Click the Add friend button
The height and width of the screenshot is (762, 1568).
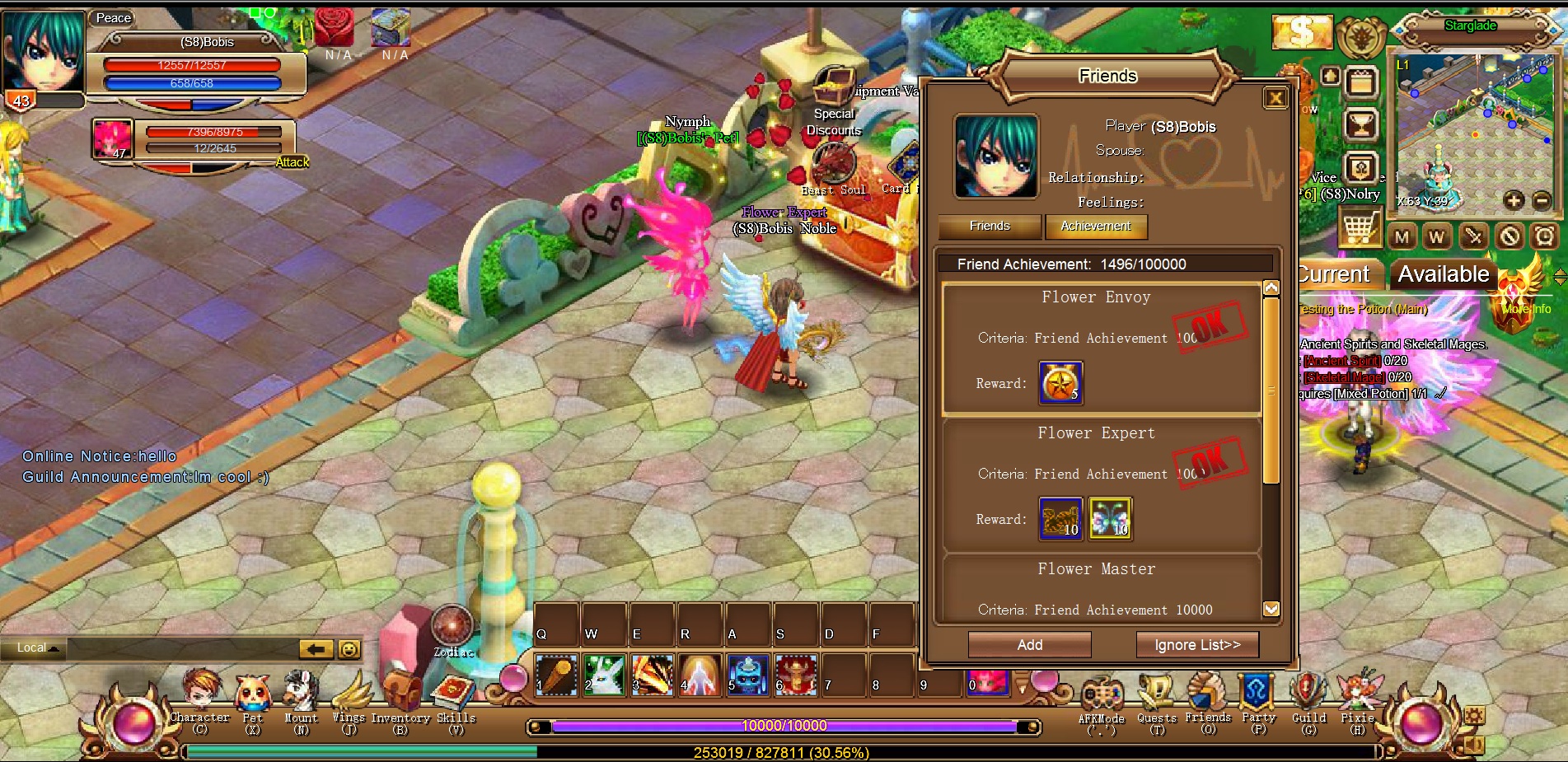pyautogui.click(x=1029, y=645)
